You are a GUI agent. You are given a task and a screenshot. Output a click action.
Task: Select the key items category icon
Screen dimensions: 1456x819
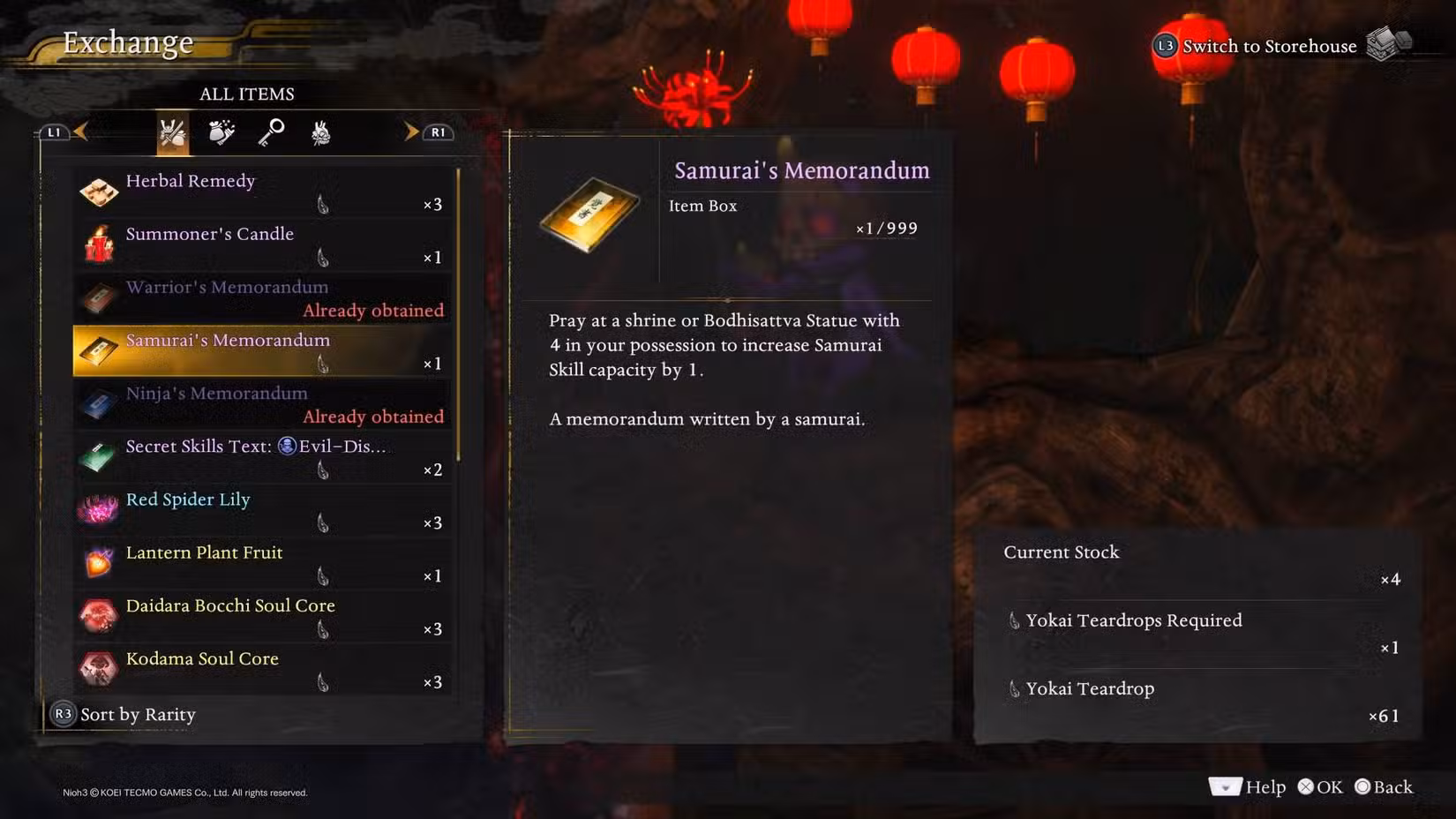pos(272,131)
